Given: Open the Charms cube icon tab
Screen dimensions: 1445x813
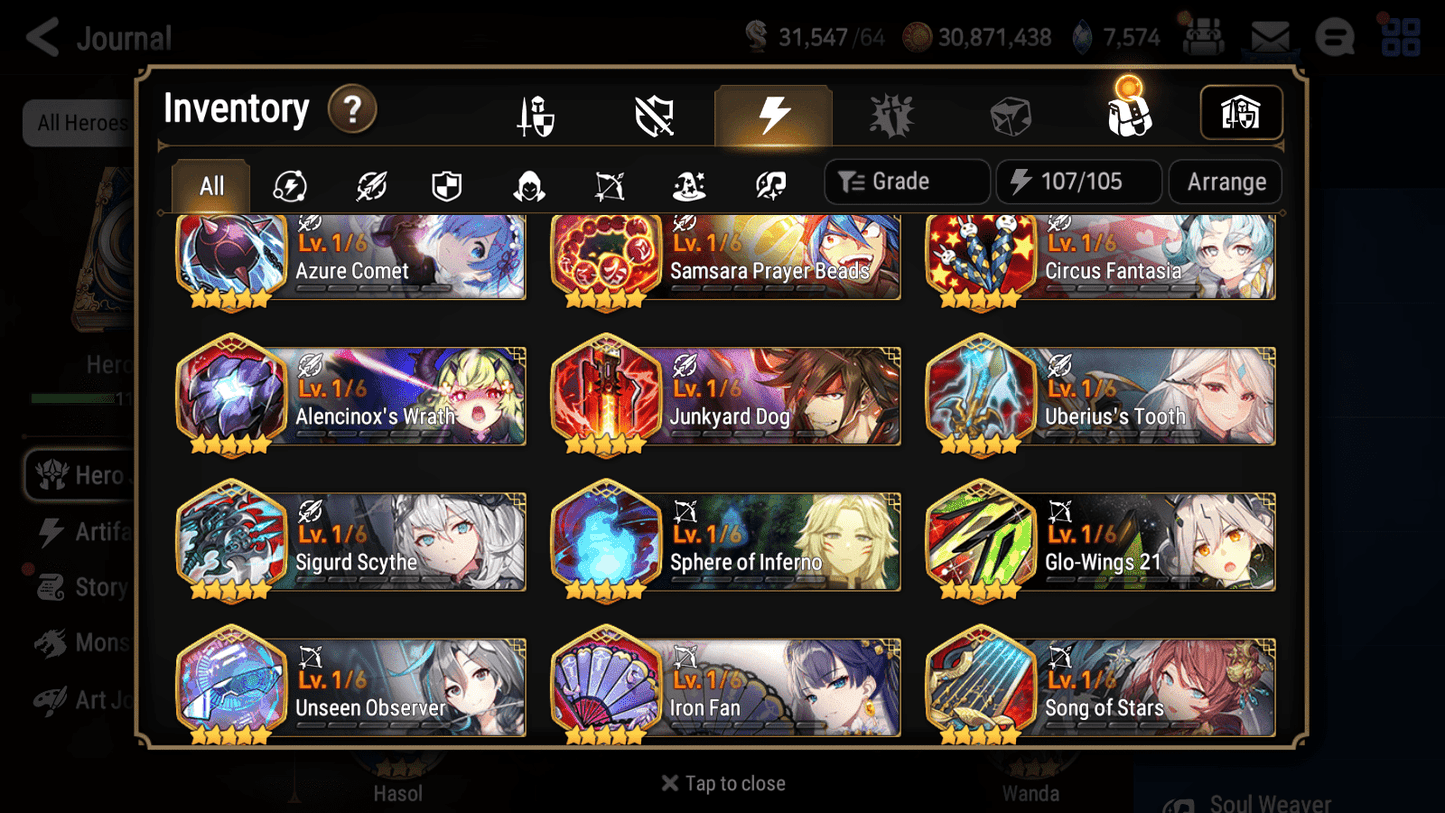Looking at the screenshot, I should pyautogui.click(x=1010, y=113).
